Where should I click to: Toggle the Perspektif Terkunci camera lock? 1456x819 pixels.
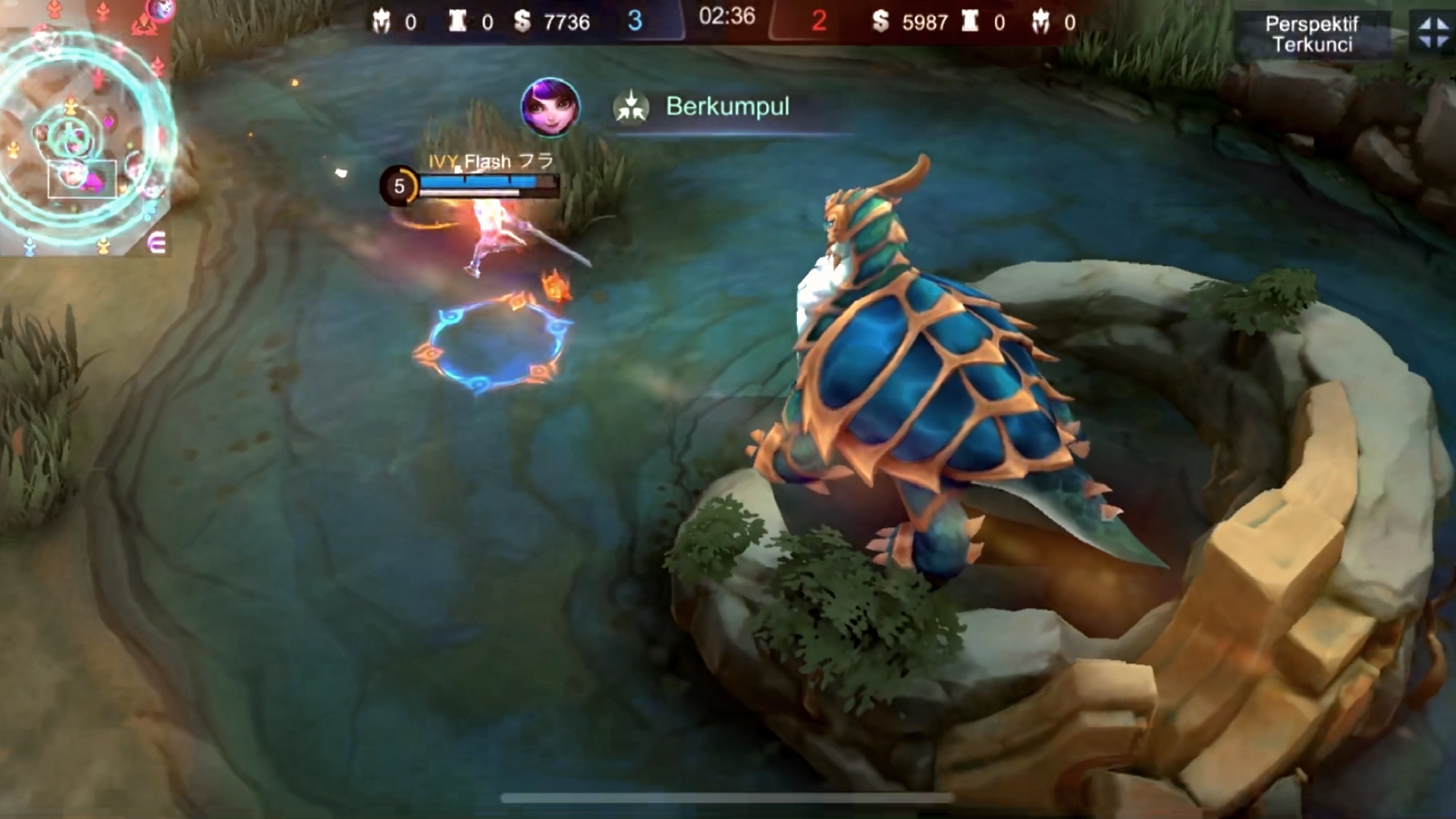(1312, 34)
